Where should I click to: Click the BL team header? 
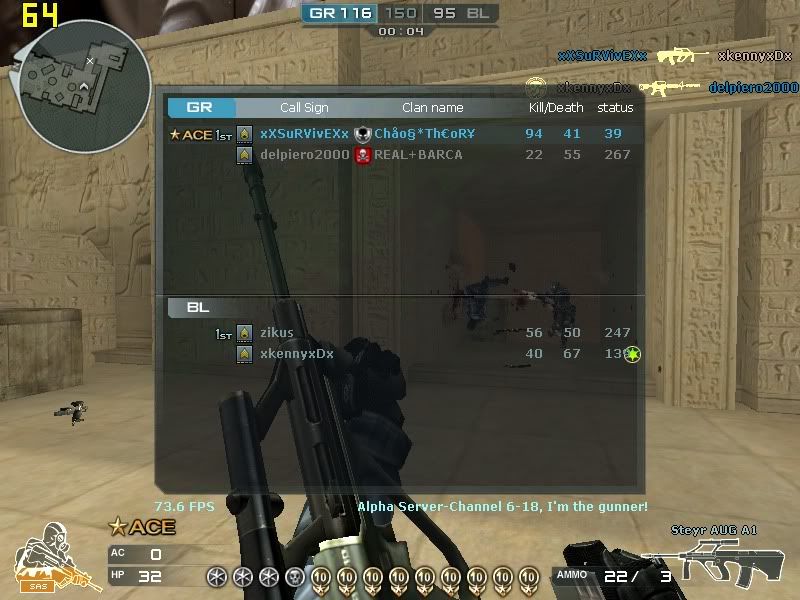[198, 308]
